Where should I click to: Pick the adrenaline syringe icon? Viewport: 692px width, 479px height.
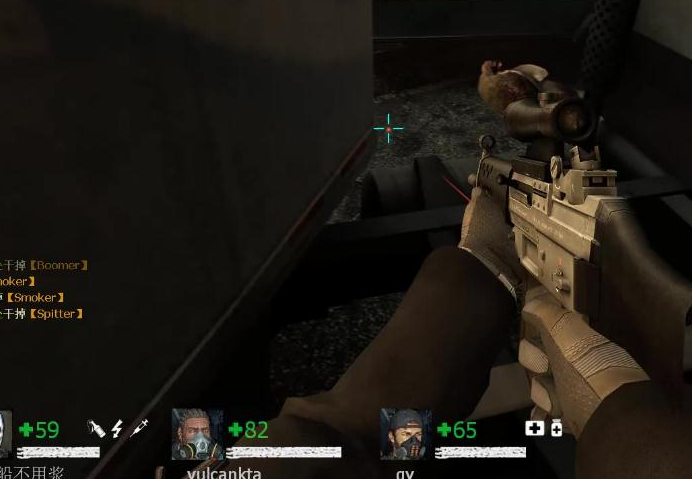(x=140, y=428)
